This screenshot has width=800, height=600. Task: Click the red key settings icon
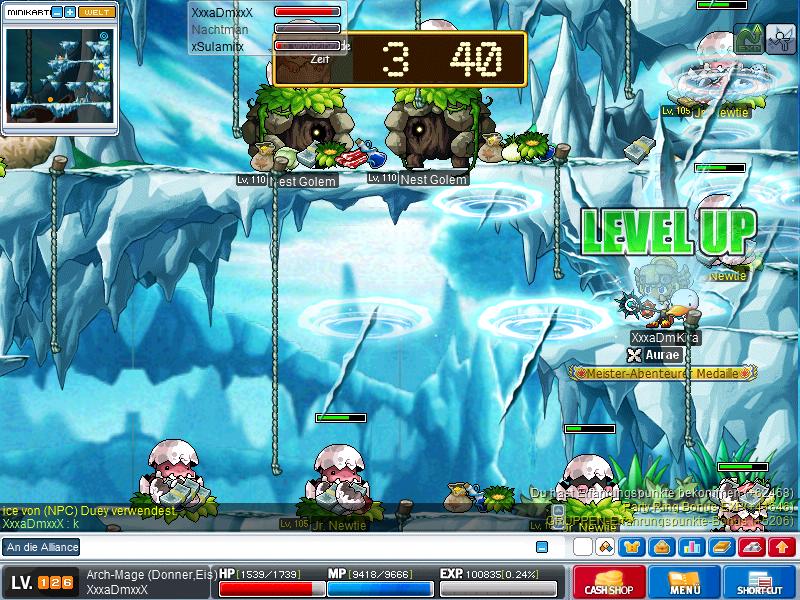[x=751, y=547]
